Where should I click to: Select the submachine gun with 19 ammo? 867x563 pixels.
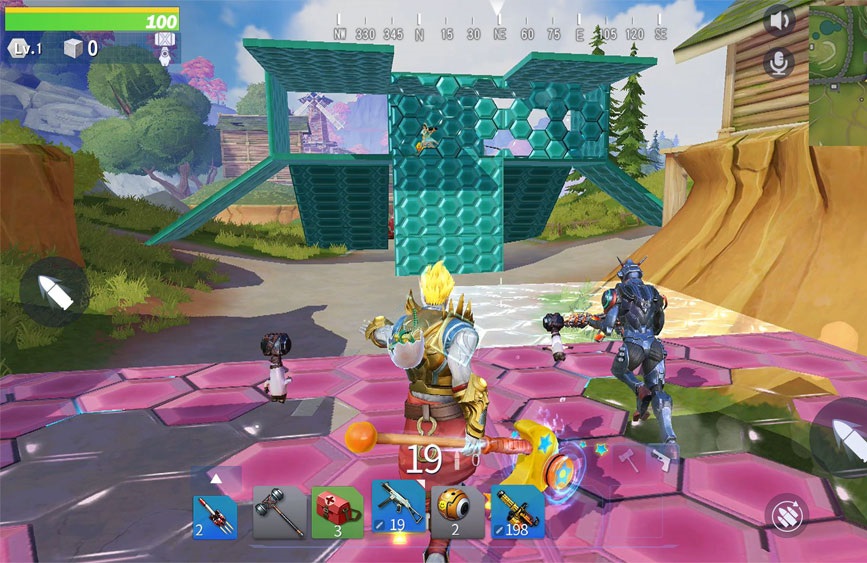pos(399,510)
